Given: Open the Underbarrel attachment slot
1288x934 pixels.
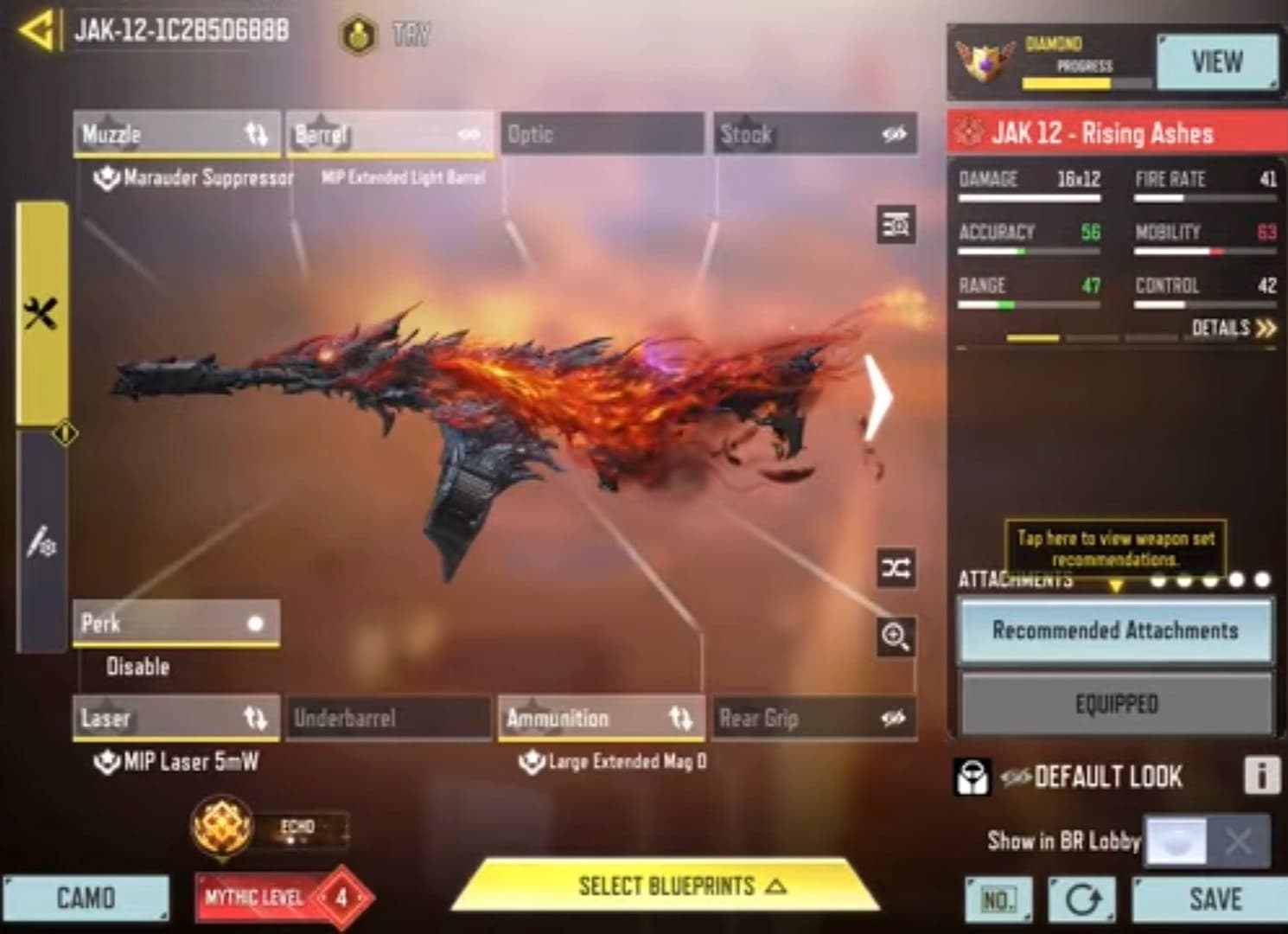Looking at the screenshot, I should pos(388,718).
